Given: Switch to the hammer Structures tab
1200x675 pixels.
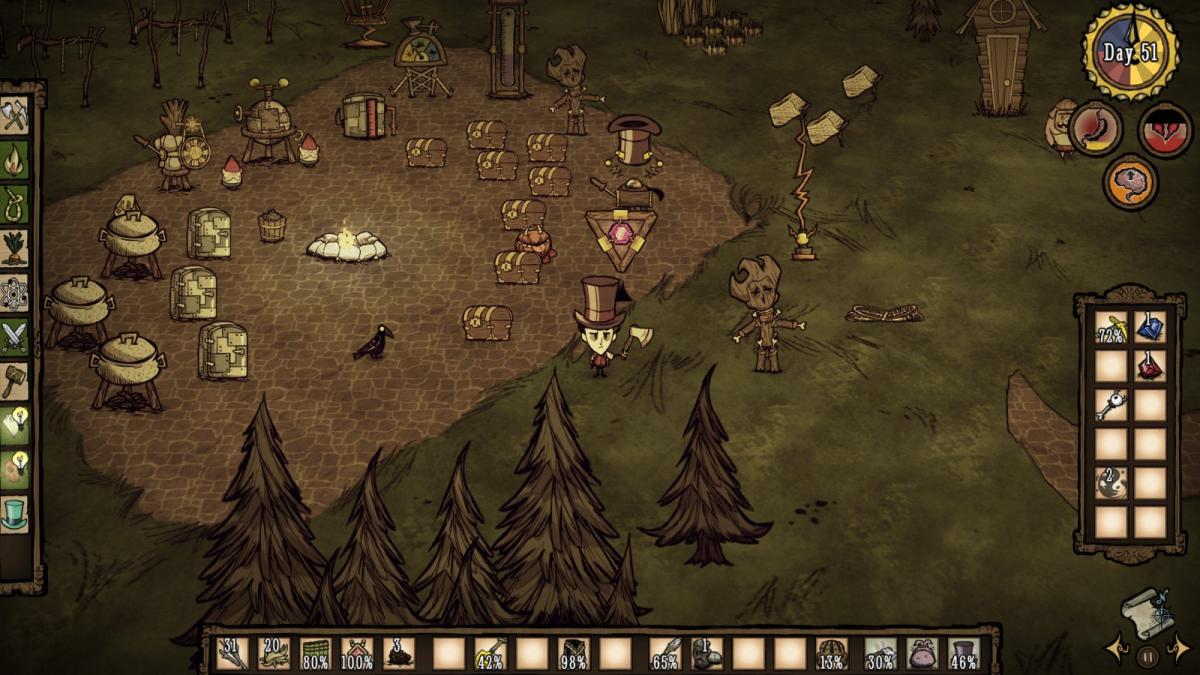Looking at the screenshot, I should [15, 381].
